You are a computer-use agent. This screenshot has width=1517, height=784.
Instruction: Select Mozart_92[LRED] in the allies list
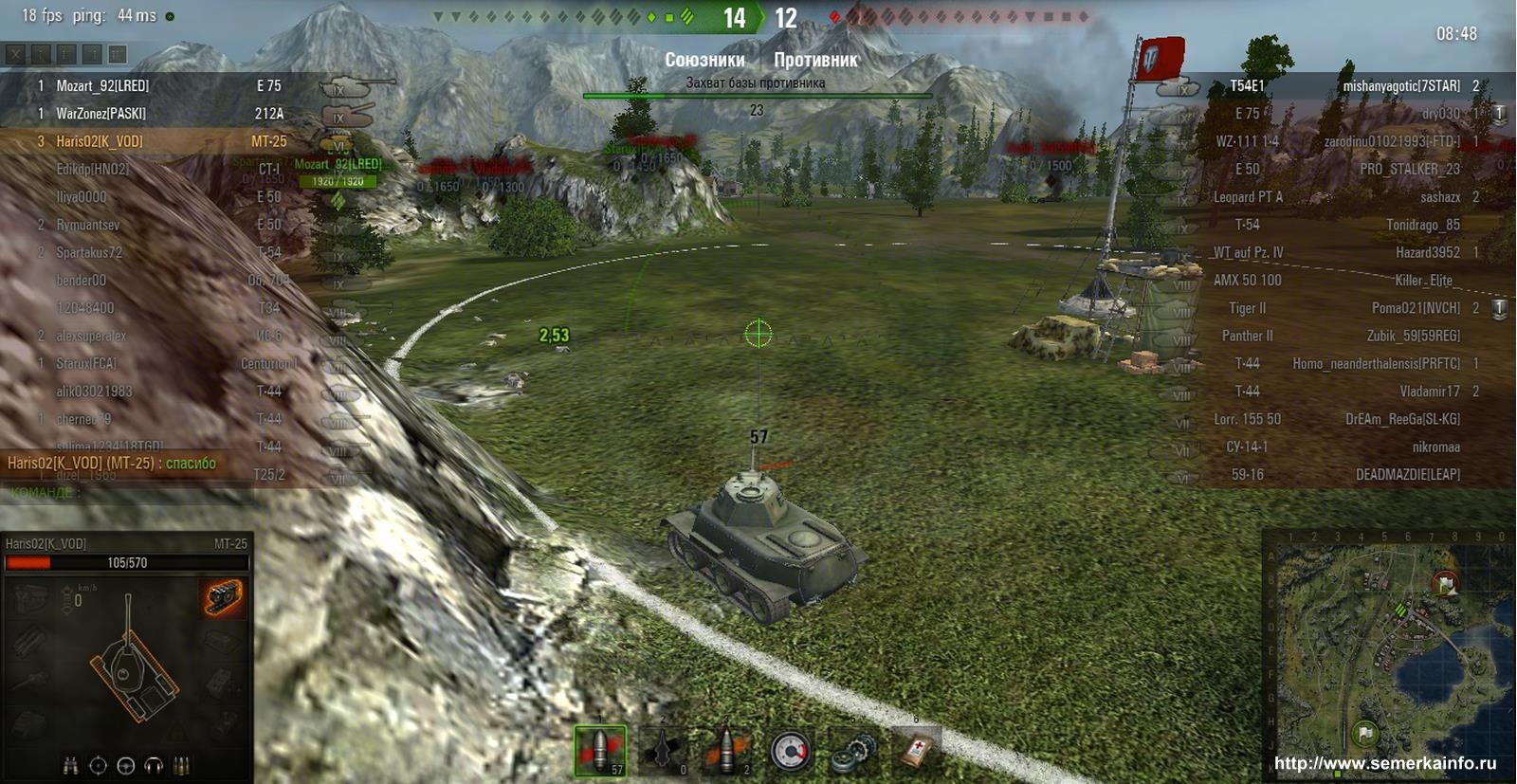click(102, 85)
